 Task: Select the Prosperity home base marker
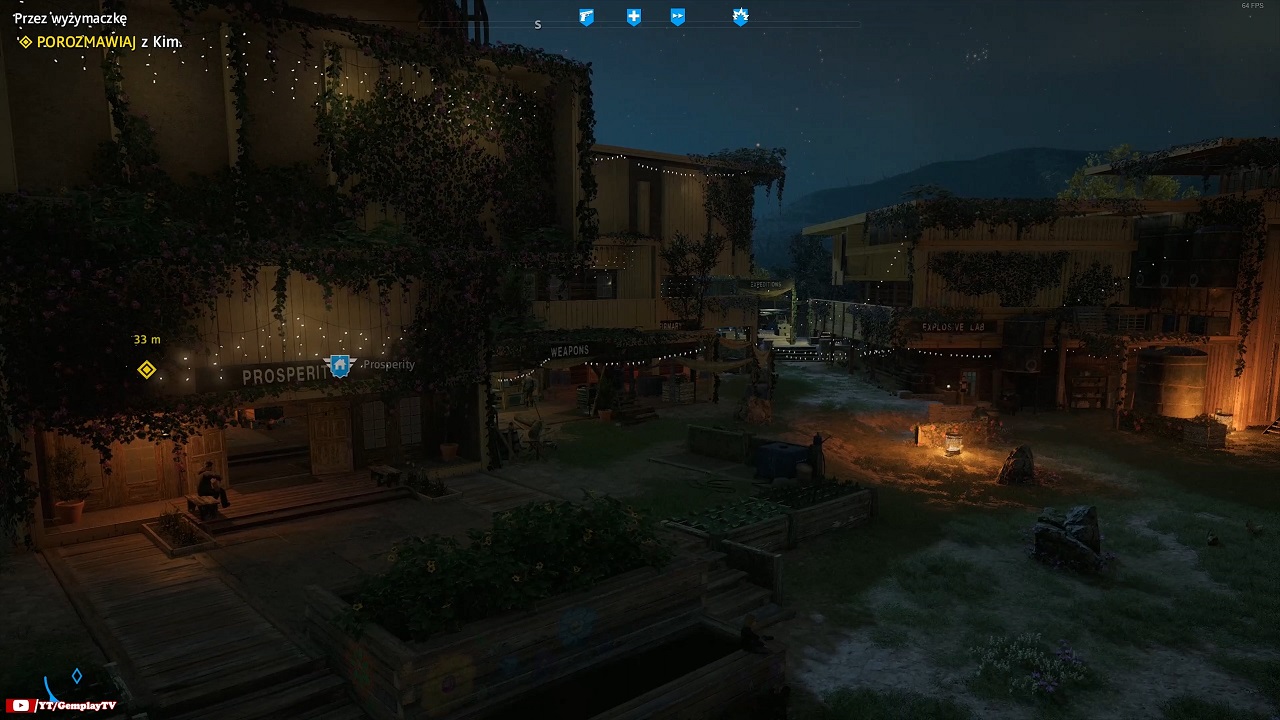tap(340, 365)
